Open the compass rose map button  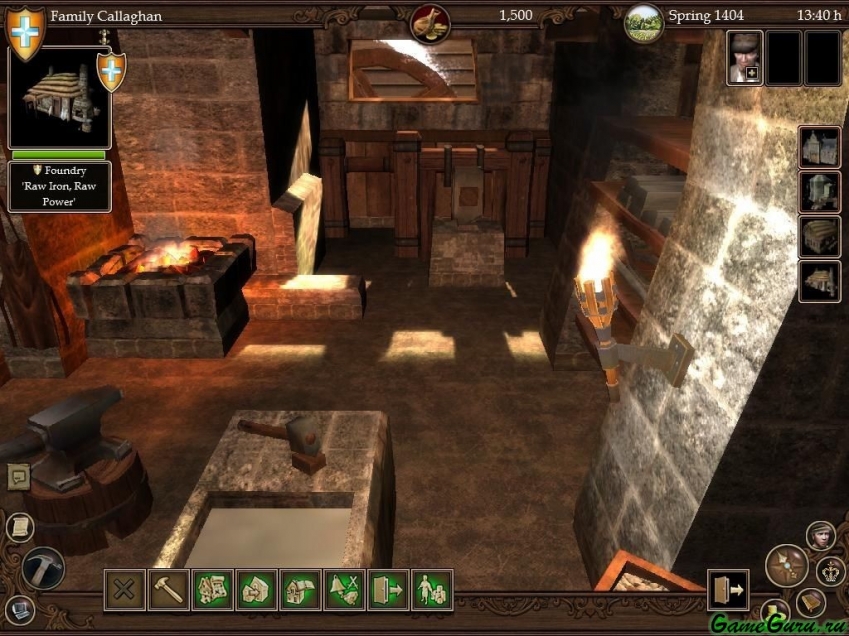coord(786,565)
